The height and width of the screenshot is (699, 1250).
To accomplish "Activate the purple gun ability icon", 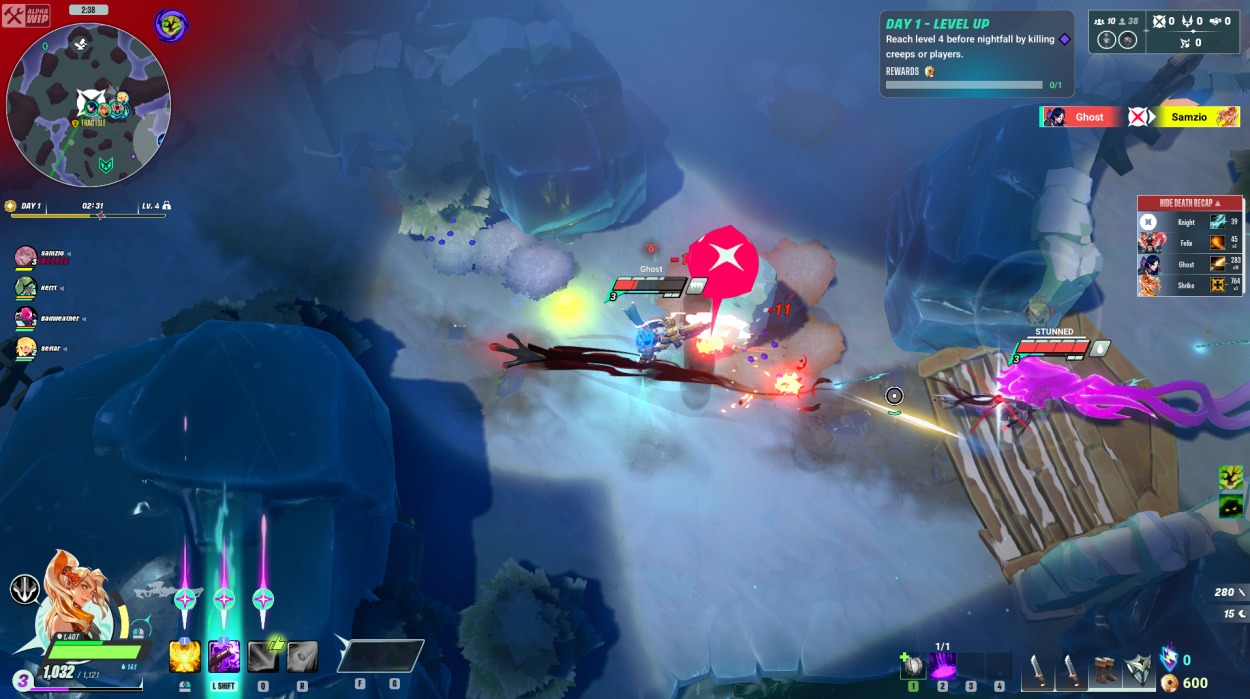I will pyautogui.click(x=223, y=657).
